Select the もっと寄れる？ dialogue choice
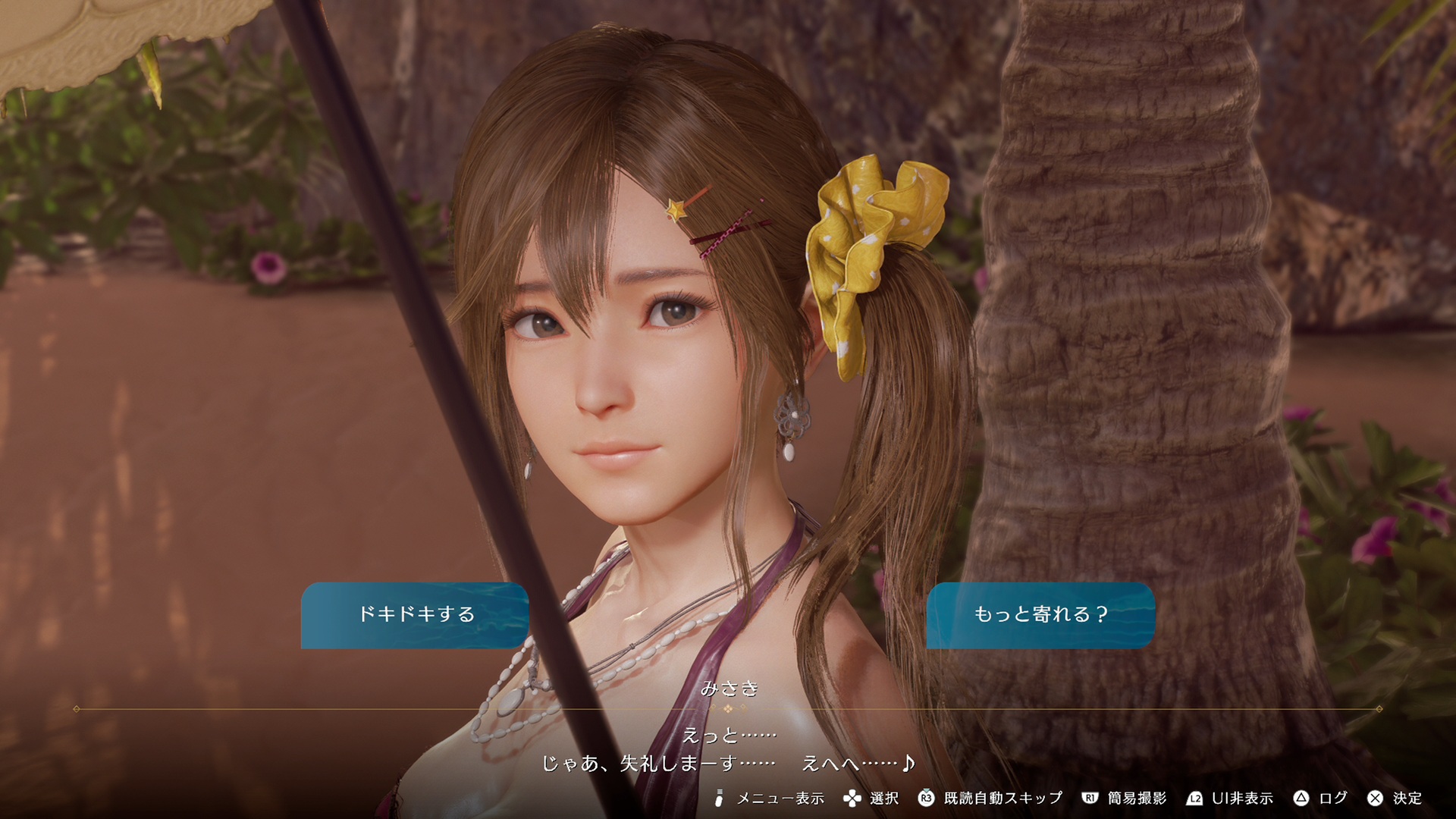 pos(1040,615)
